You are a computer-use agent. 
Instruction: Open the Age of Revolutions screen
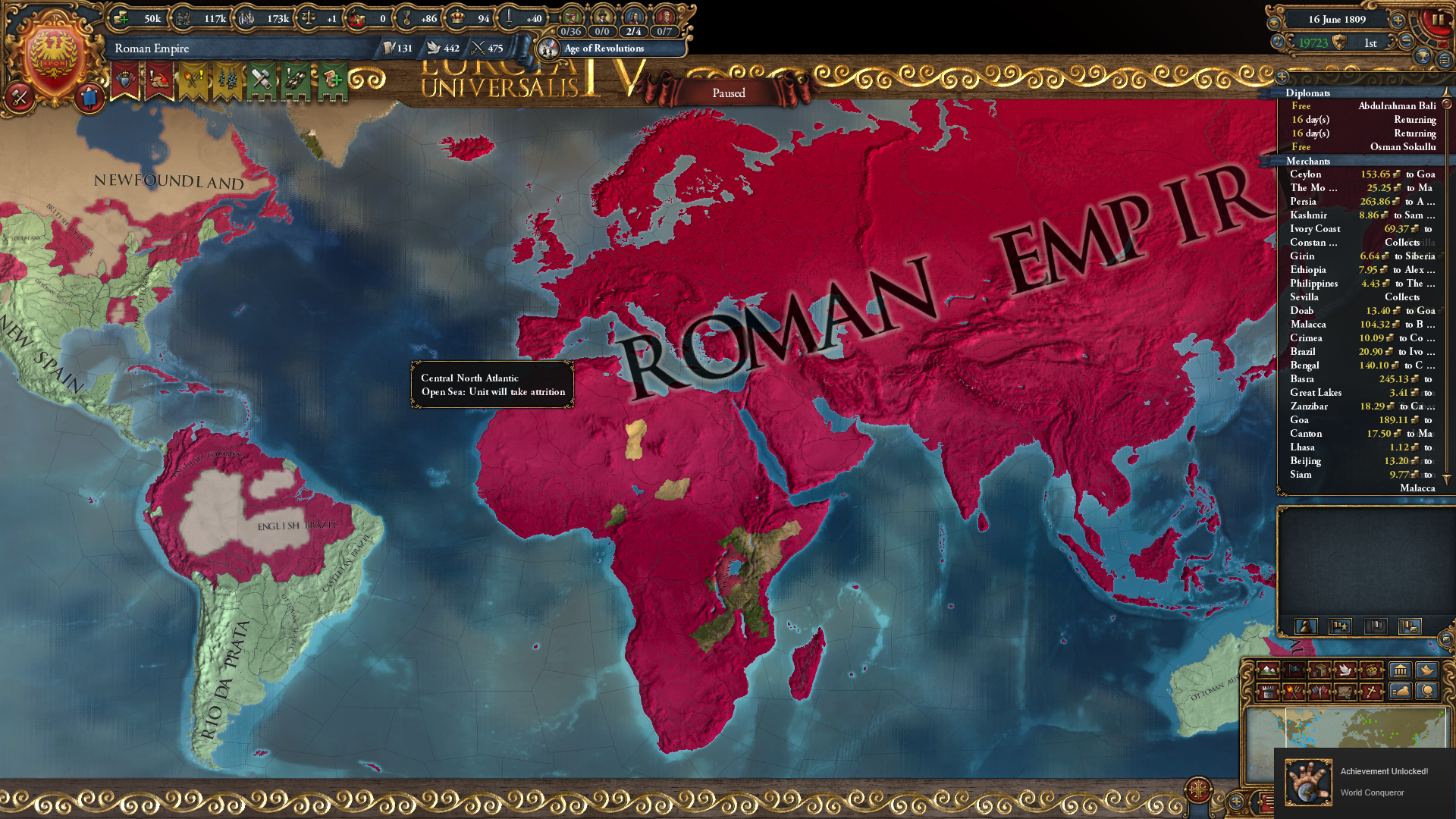(x=614, y=48)
